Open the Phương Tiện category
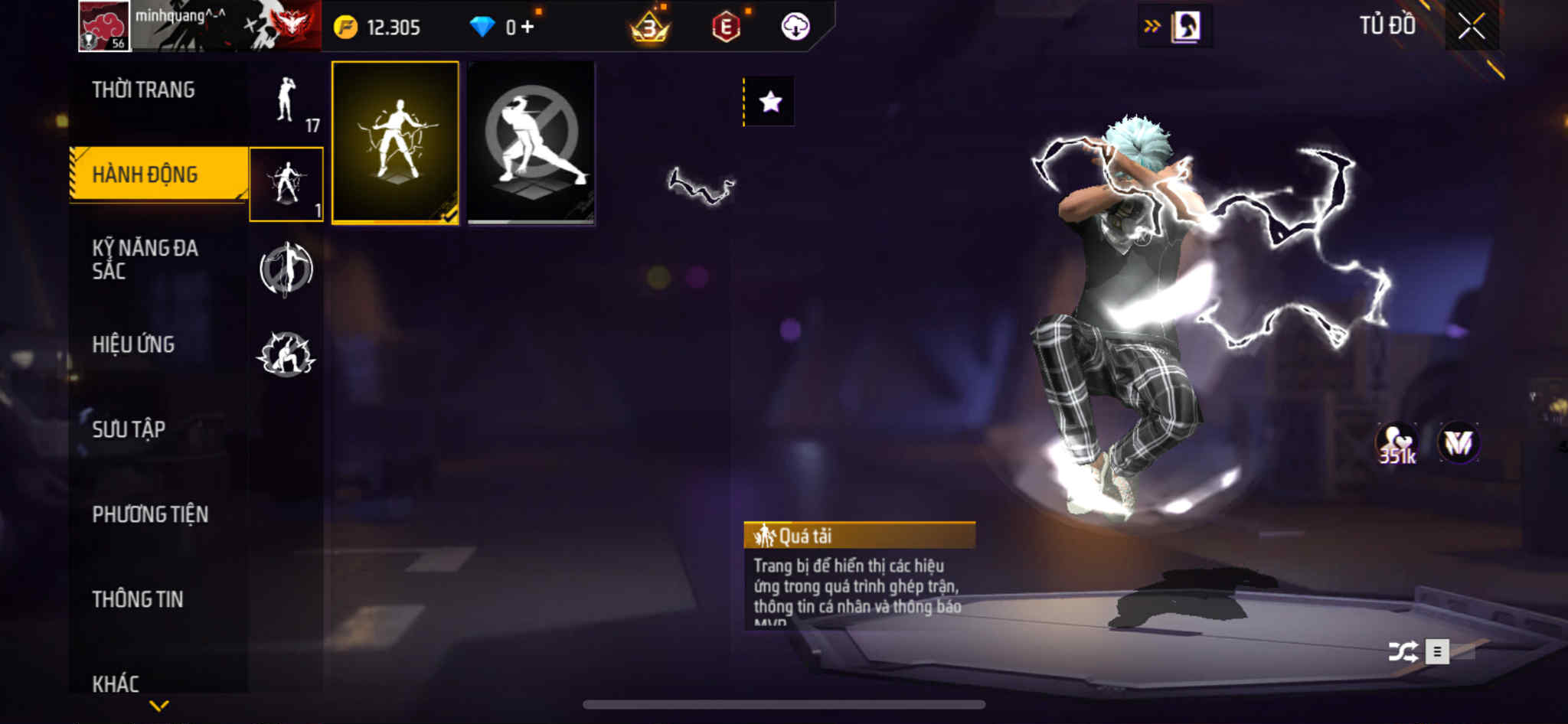Image resolution: width=1568 pixels, height=724 pixels. [150, 514]
